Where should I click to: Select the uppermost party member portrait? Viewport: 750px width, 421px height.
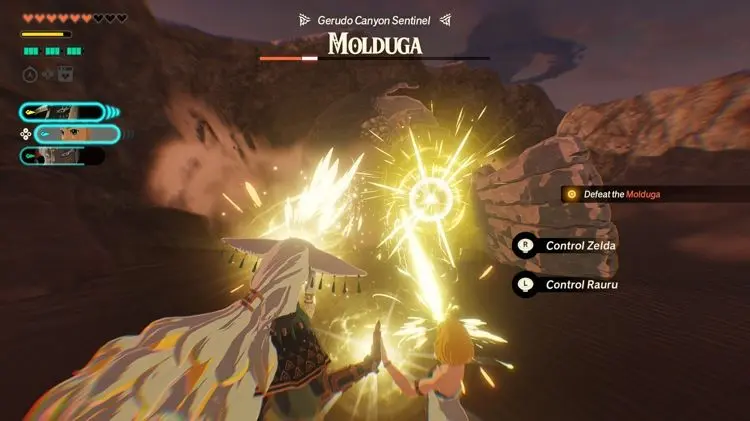click(x=60, y=113)
